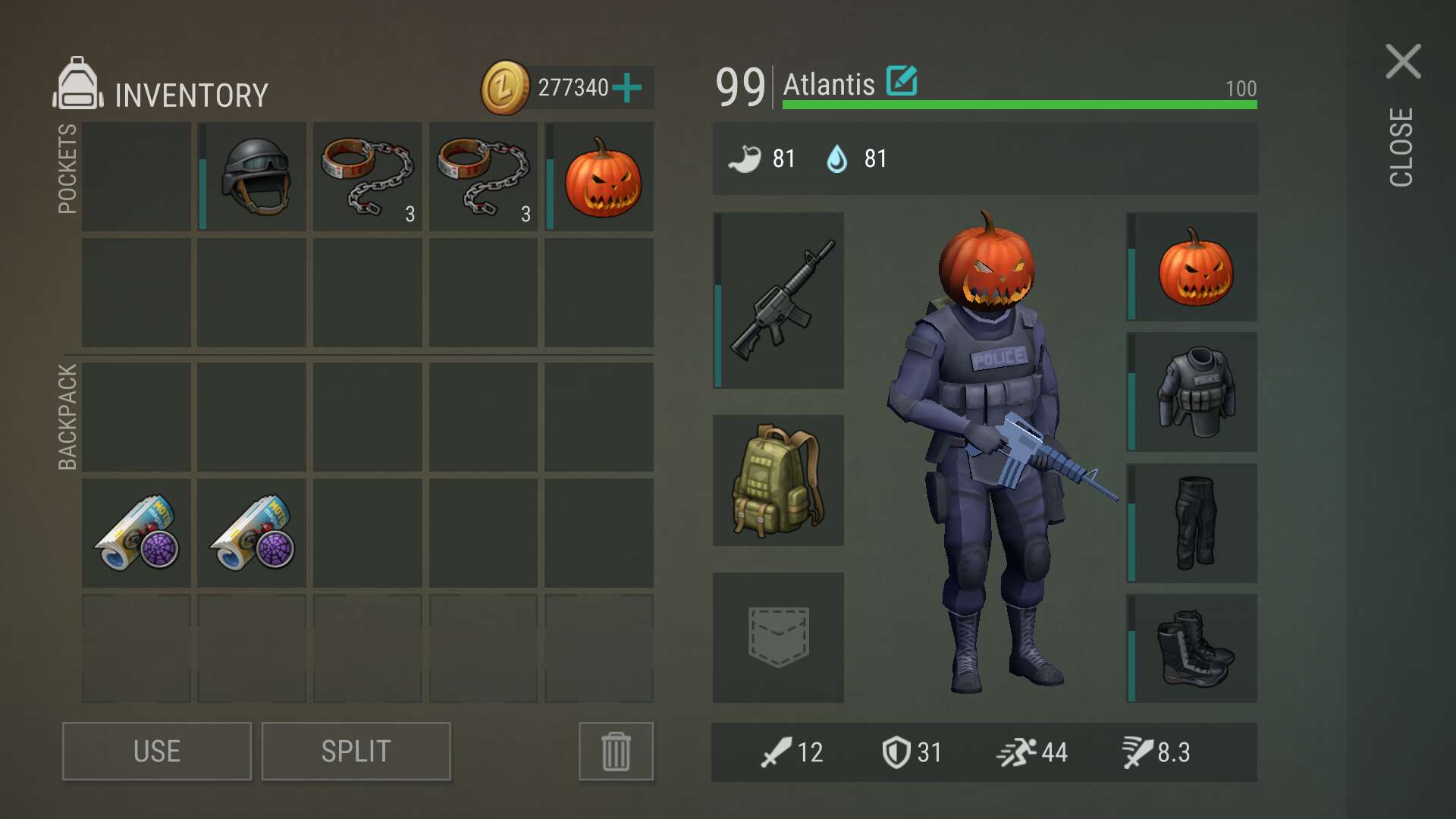Select the equipped assault rifle slot
1456x819 pixels.
779,300
